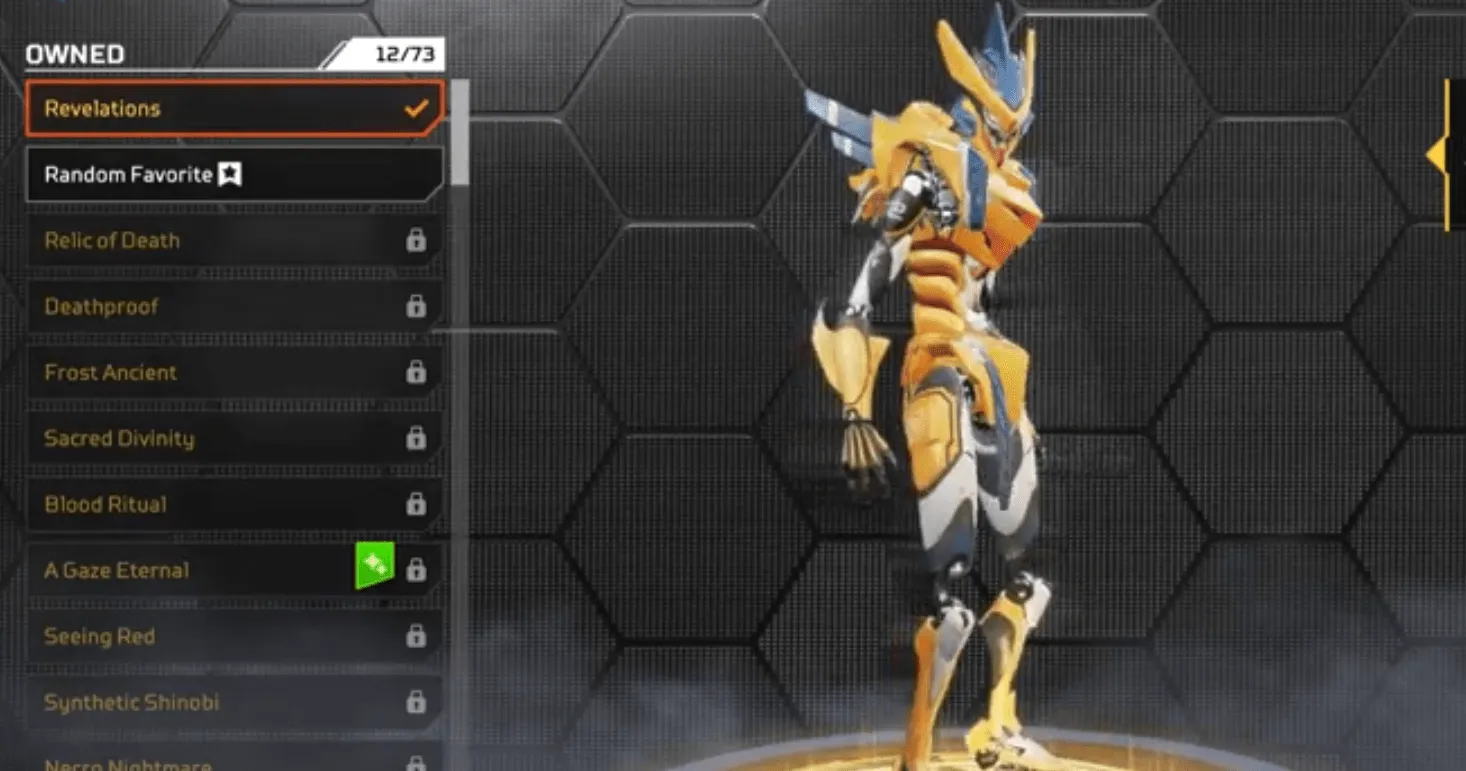Click the checkmark on the Revelations skin

click(415, 107)
